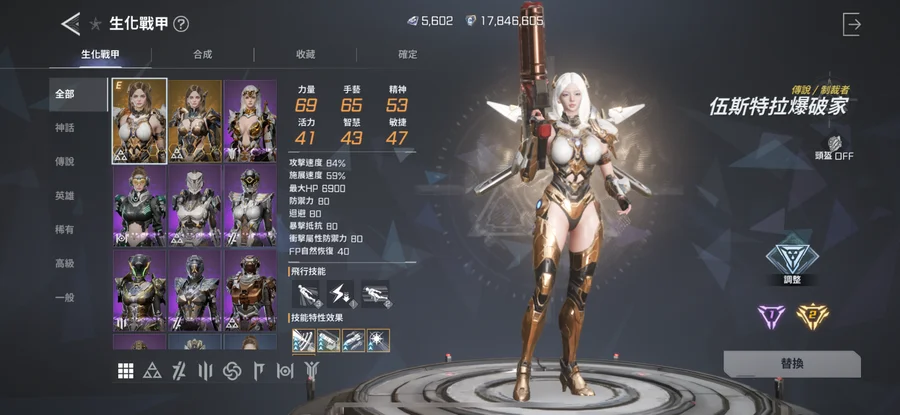The width and height of the screenshot is (900, 415).
Task: Click the 替換 replace button
Action: pyautogui.click(x=791, y=364)
